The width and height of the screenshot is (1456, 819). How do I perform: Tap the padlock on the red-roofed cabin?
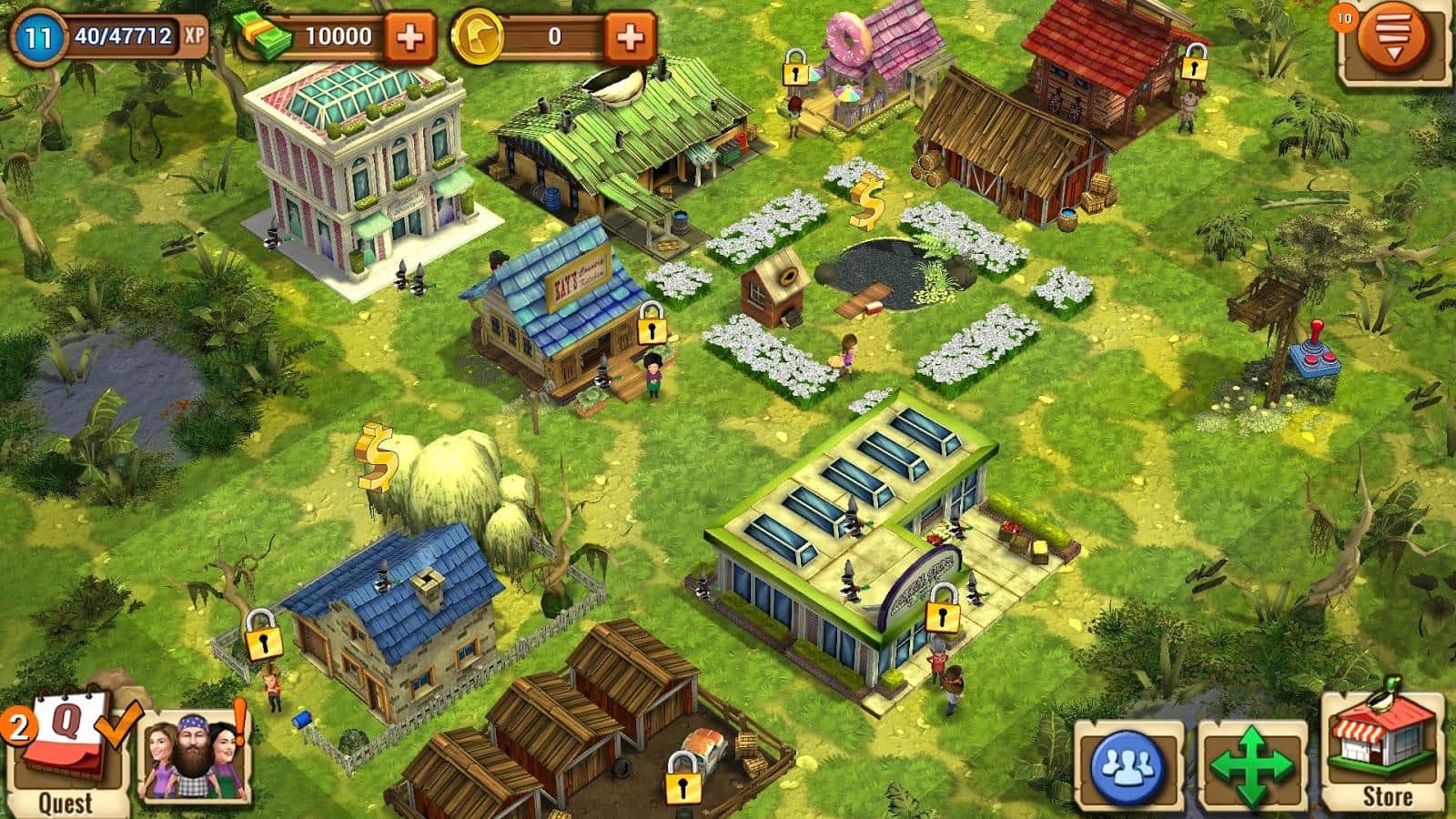coord(1194,64)
